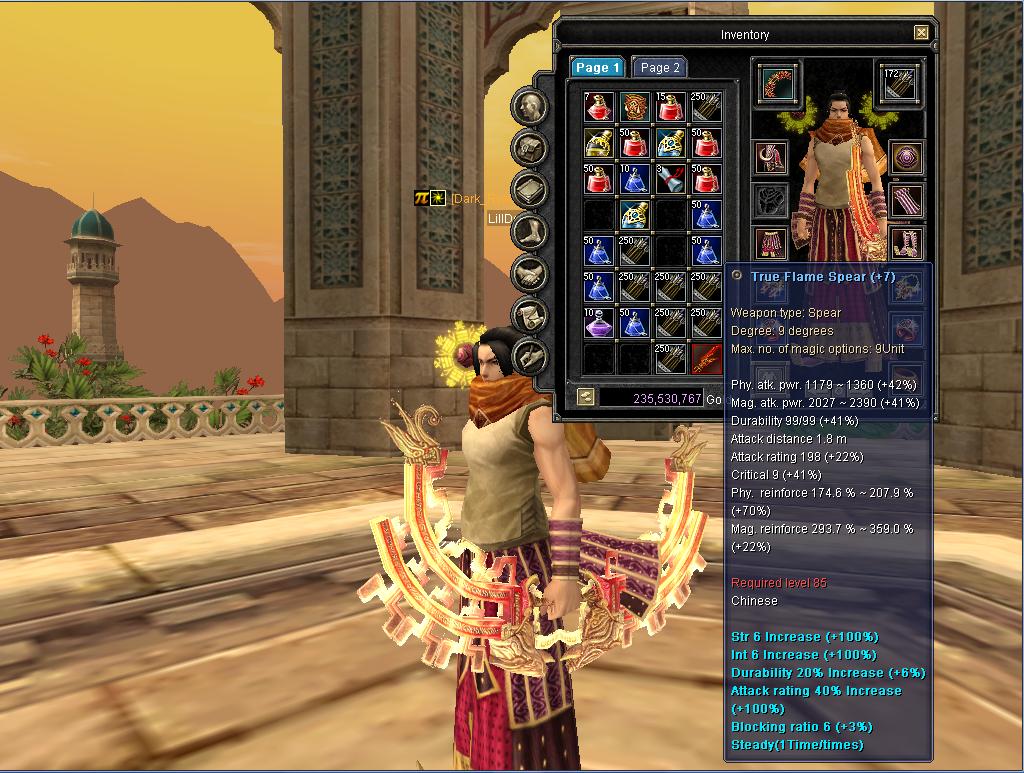Close the Inventory window
The width and height of the screenshot is (1024, 773).
point(920,33)
